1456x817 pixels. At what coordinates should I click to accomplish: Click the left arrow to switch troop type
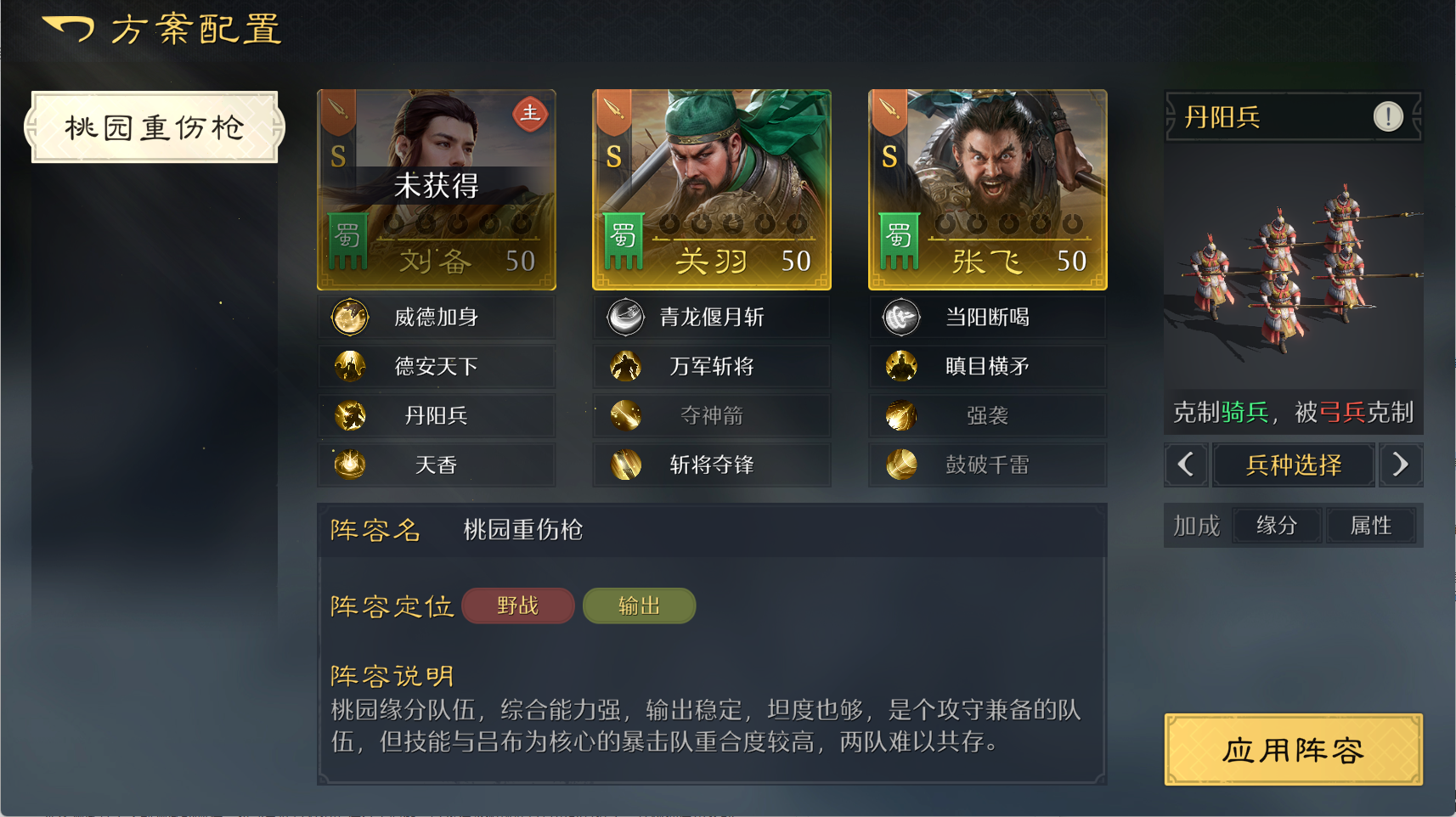point(1187,465)
